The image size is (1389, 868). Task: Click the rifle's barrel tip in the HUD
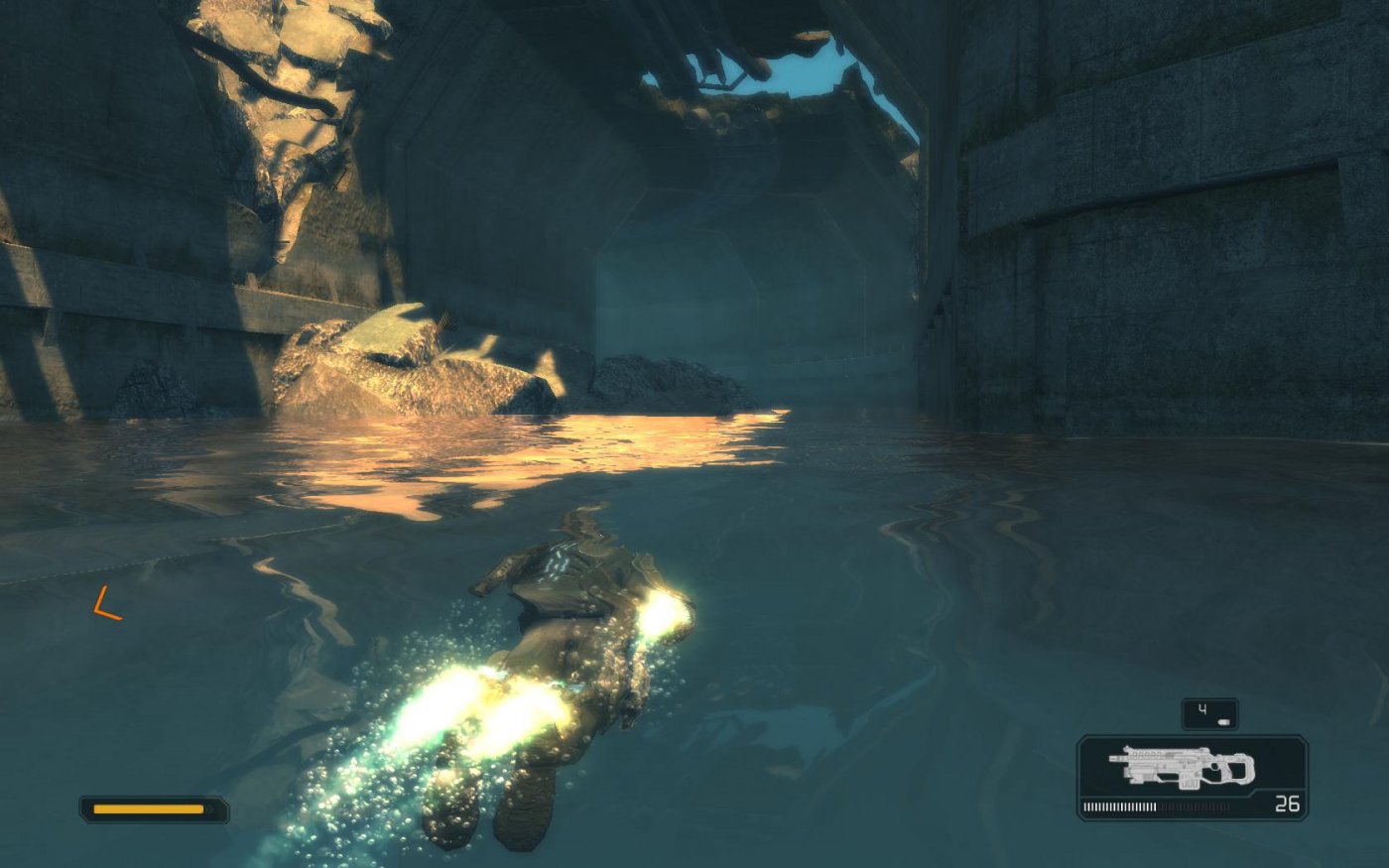(x=1110, y=758)
